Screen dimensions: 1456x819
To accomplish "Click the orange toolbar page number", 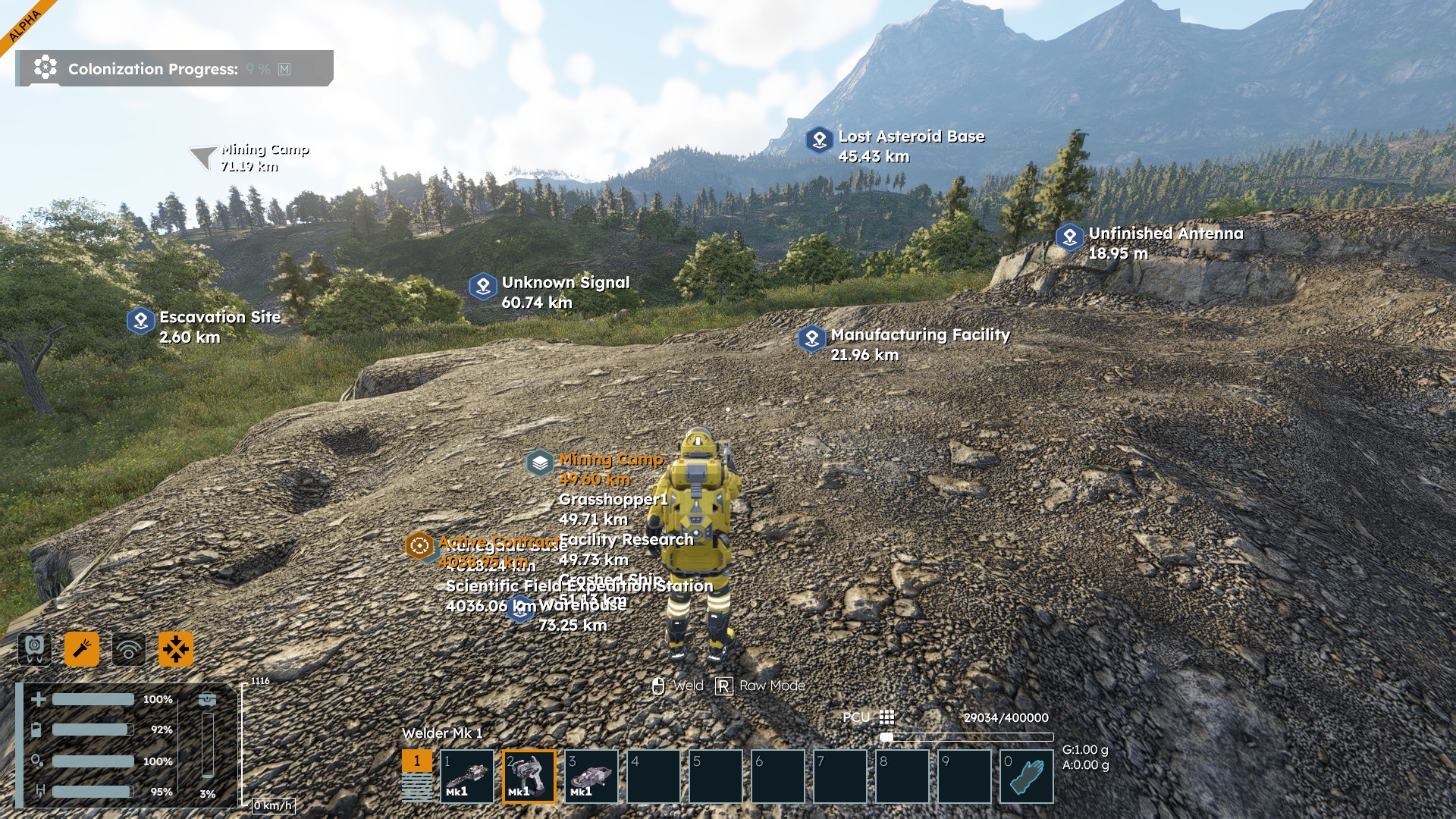I will [x=416, y=761].
